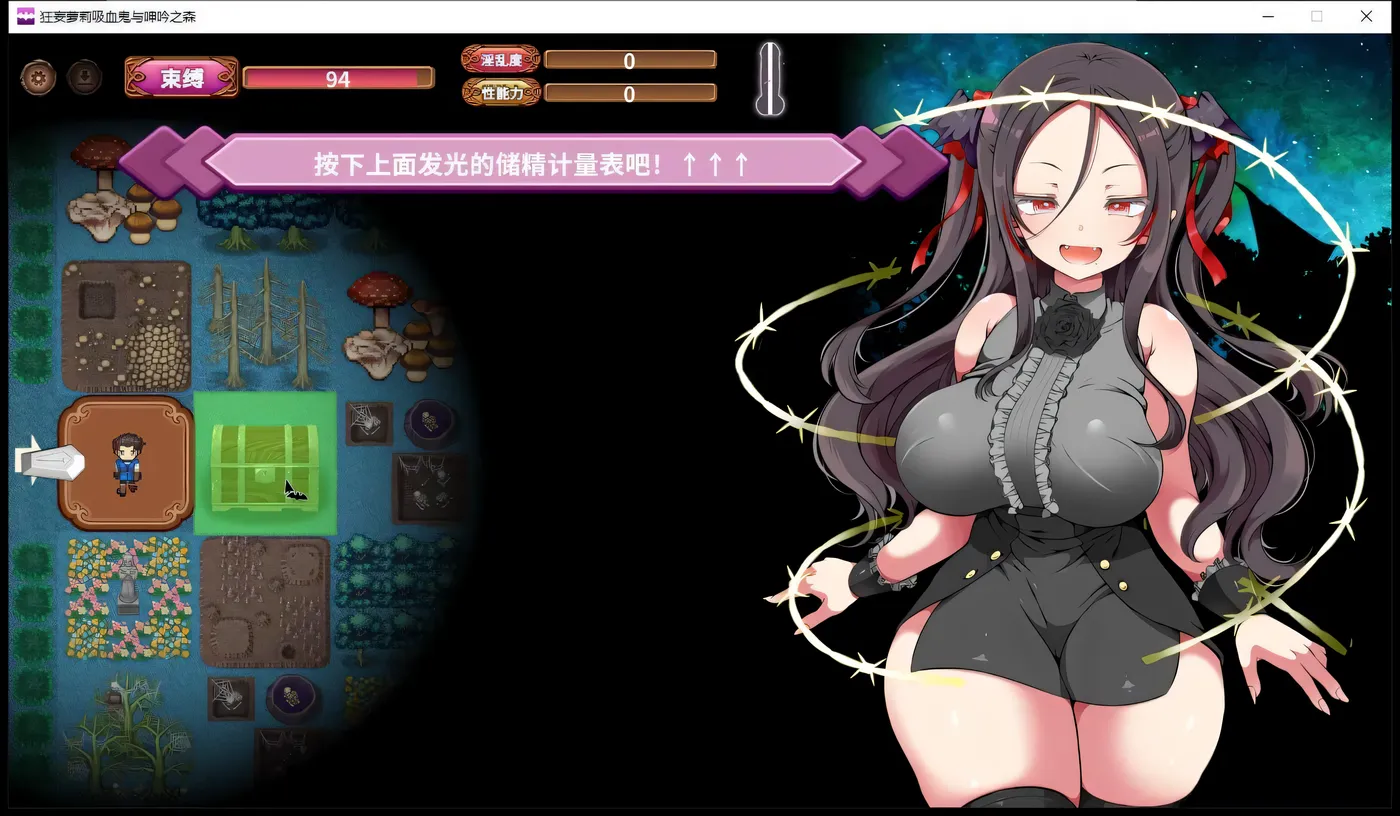
Task: Select the 性能力 ornamental badge icon
Action: point(500,91)
